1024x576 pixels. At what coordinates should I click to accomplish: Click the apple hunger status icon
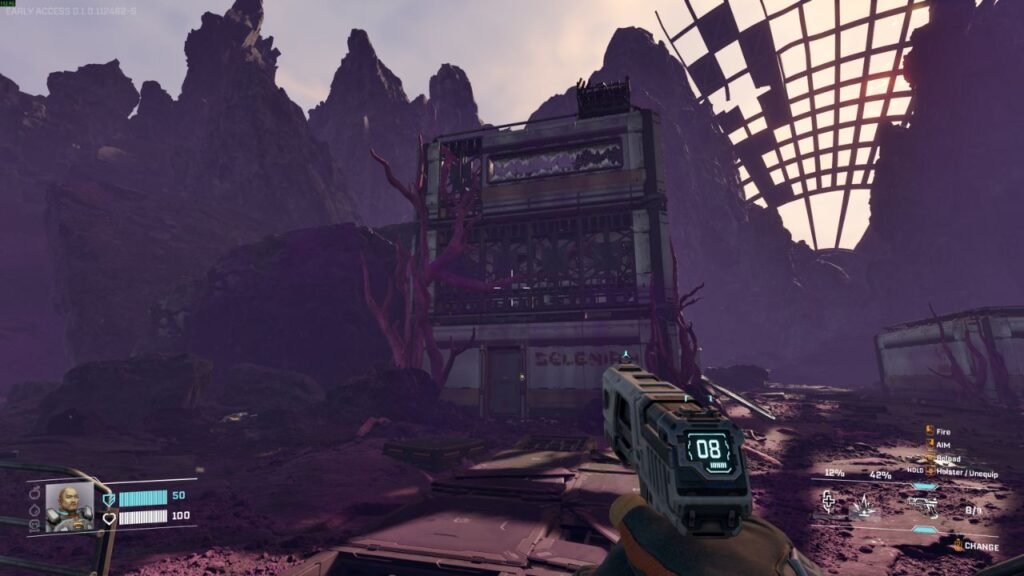35,494
